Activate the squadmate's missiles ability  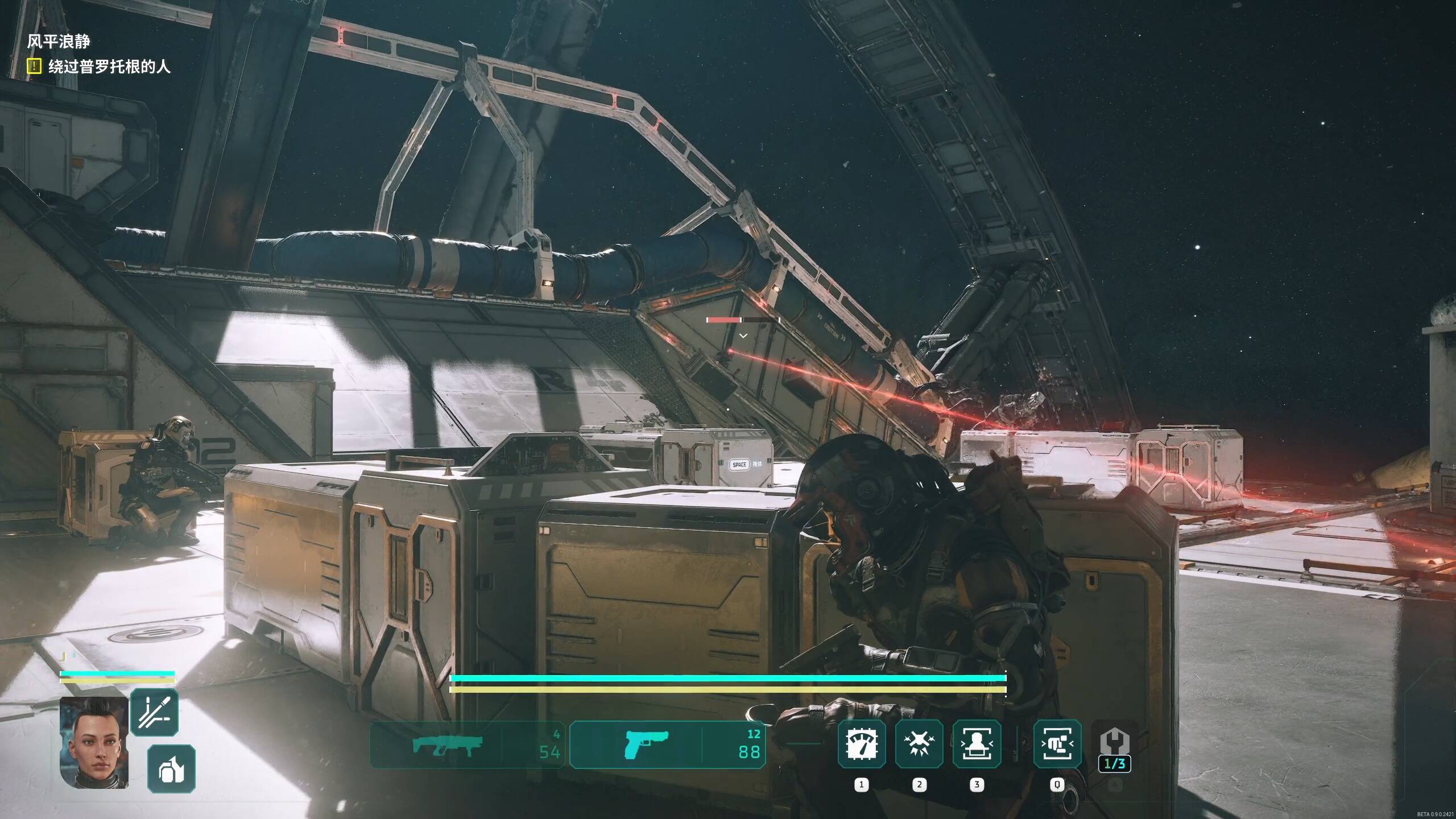point(154,712)
